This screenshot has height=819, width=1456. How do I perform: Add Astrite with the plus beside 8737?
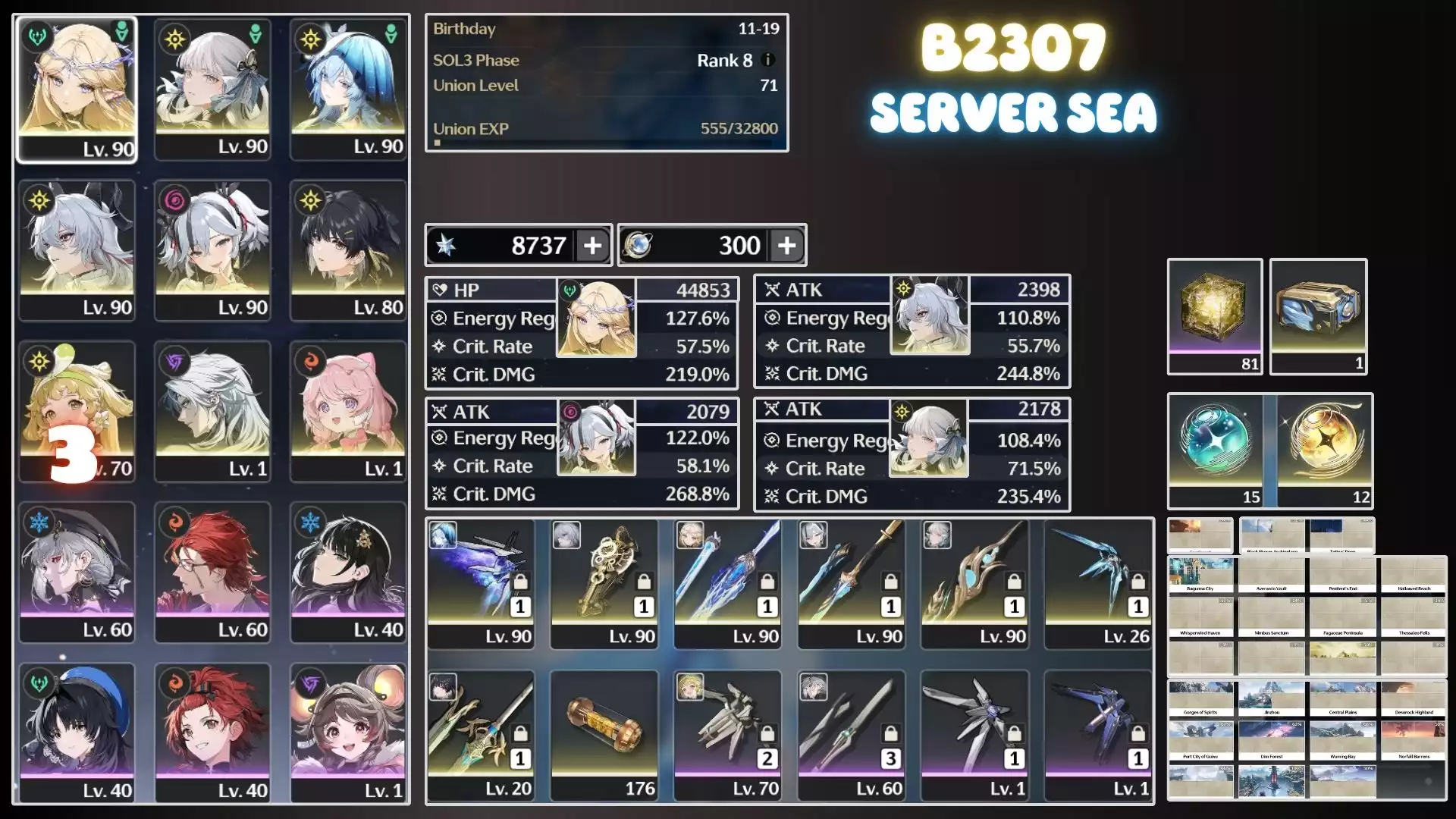coord(592,246)
